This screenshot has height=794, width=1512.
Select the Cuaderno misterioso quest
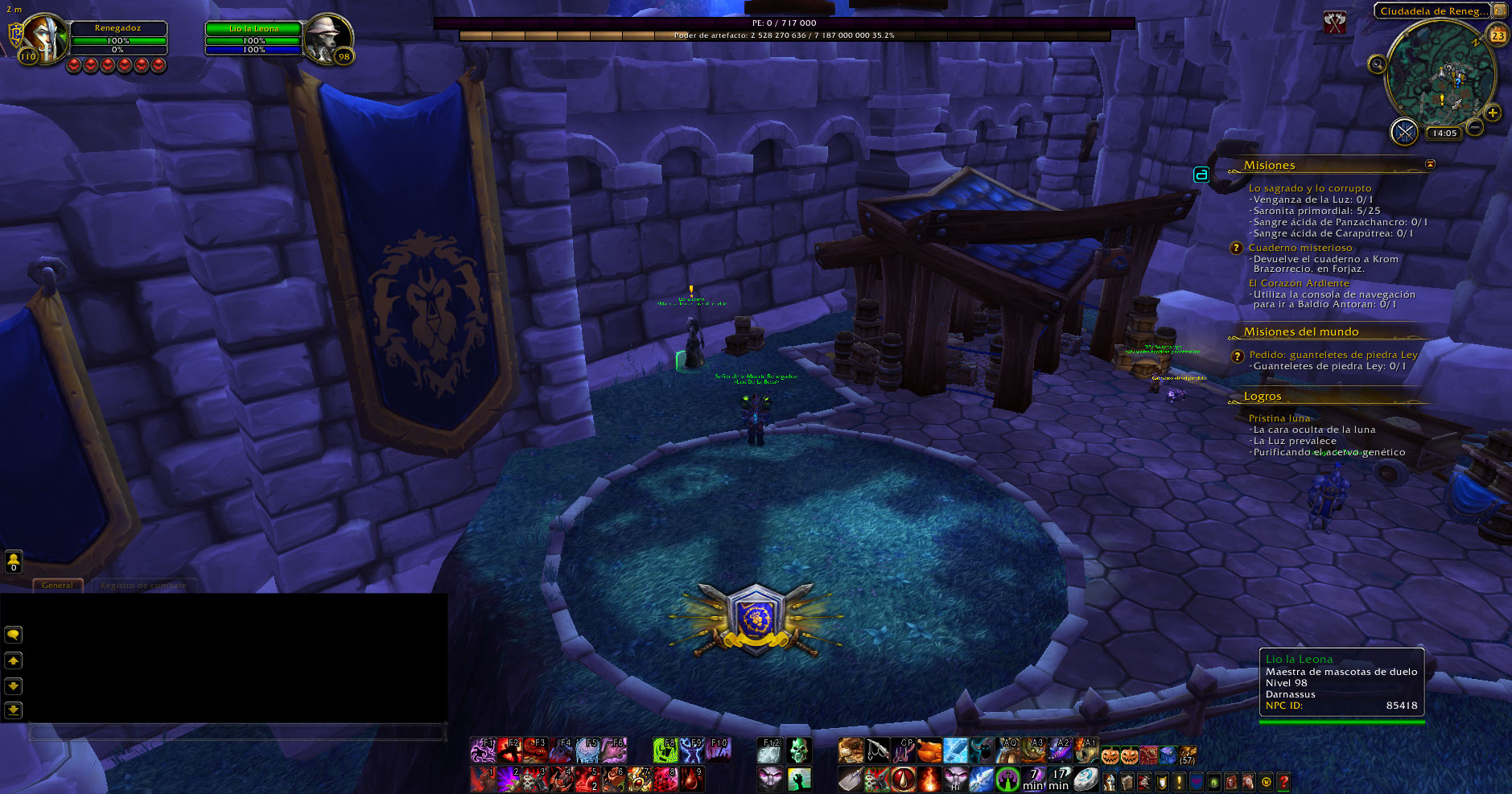point(1300,248)
